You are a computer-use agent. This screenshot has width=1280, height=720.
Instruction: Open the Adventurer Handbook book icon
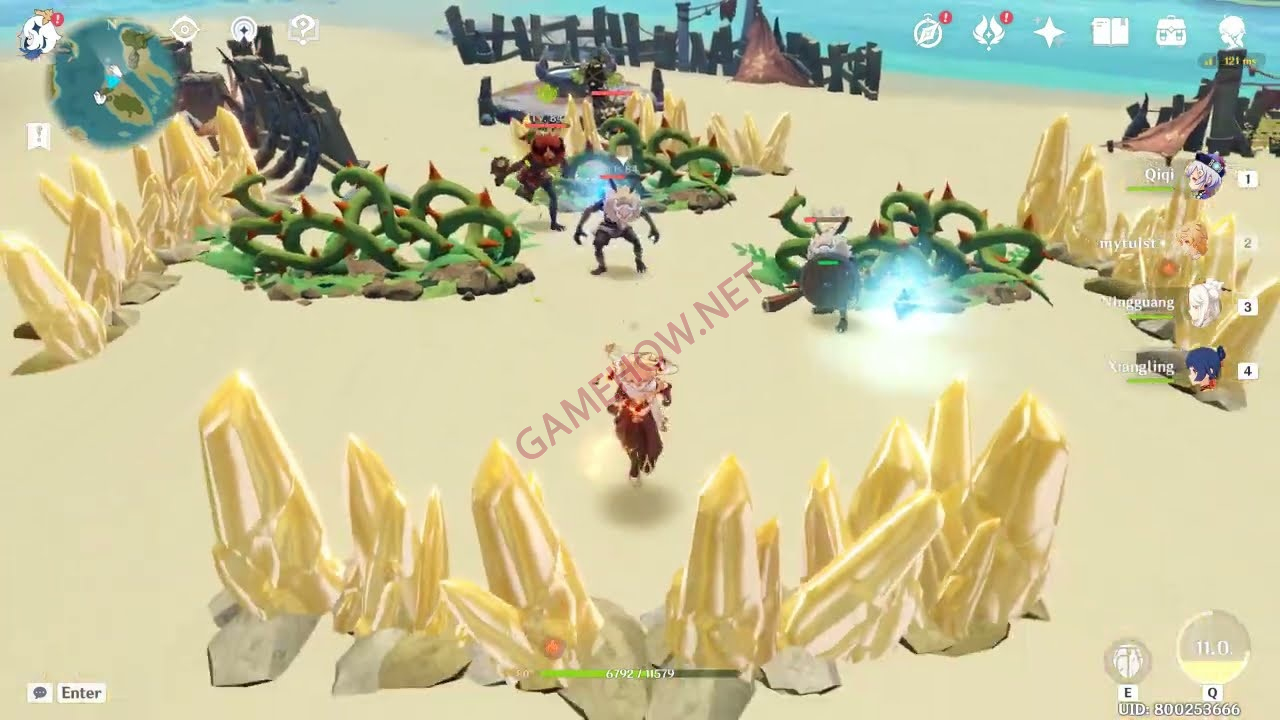[x=1110, y=33]
